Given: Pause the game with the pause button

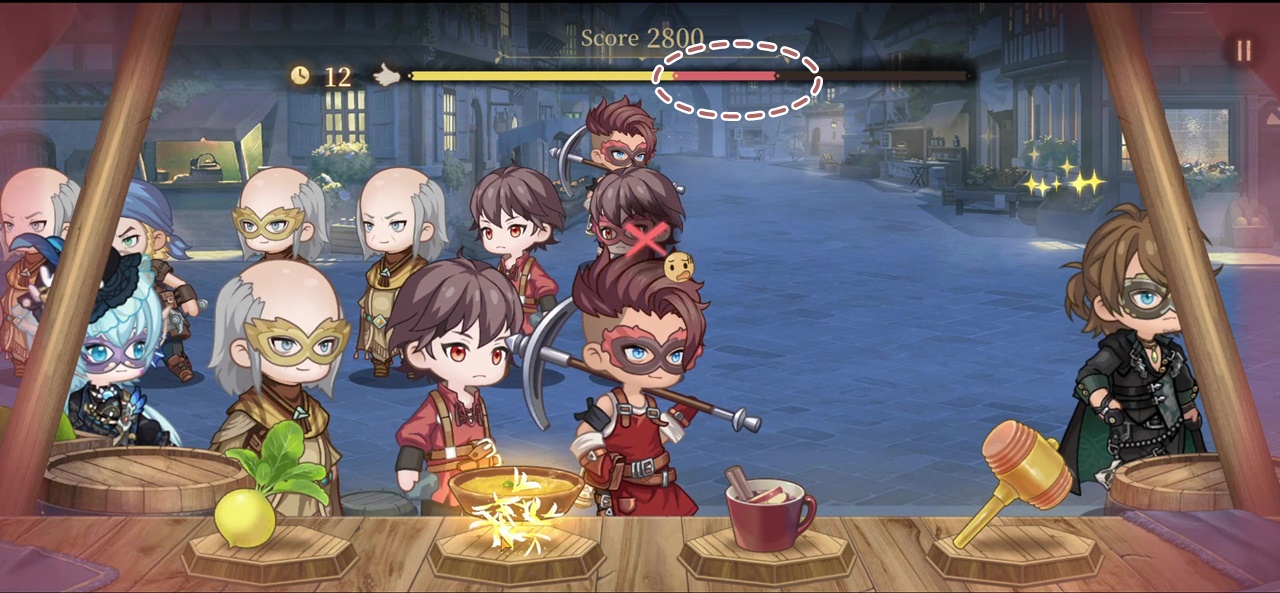Looking at the screenshot, I should pos(1243,51).
